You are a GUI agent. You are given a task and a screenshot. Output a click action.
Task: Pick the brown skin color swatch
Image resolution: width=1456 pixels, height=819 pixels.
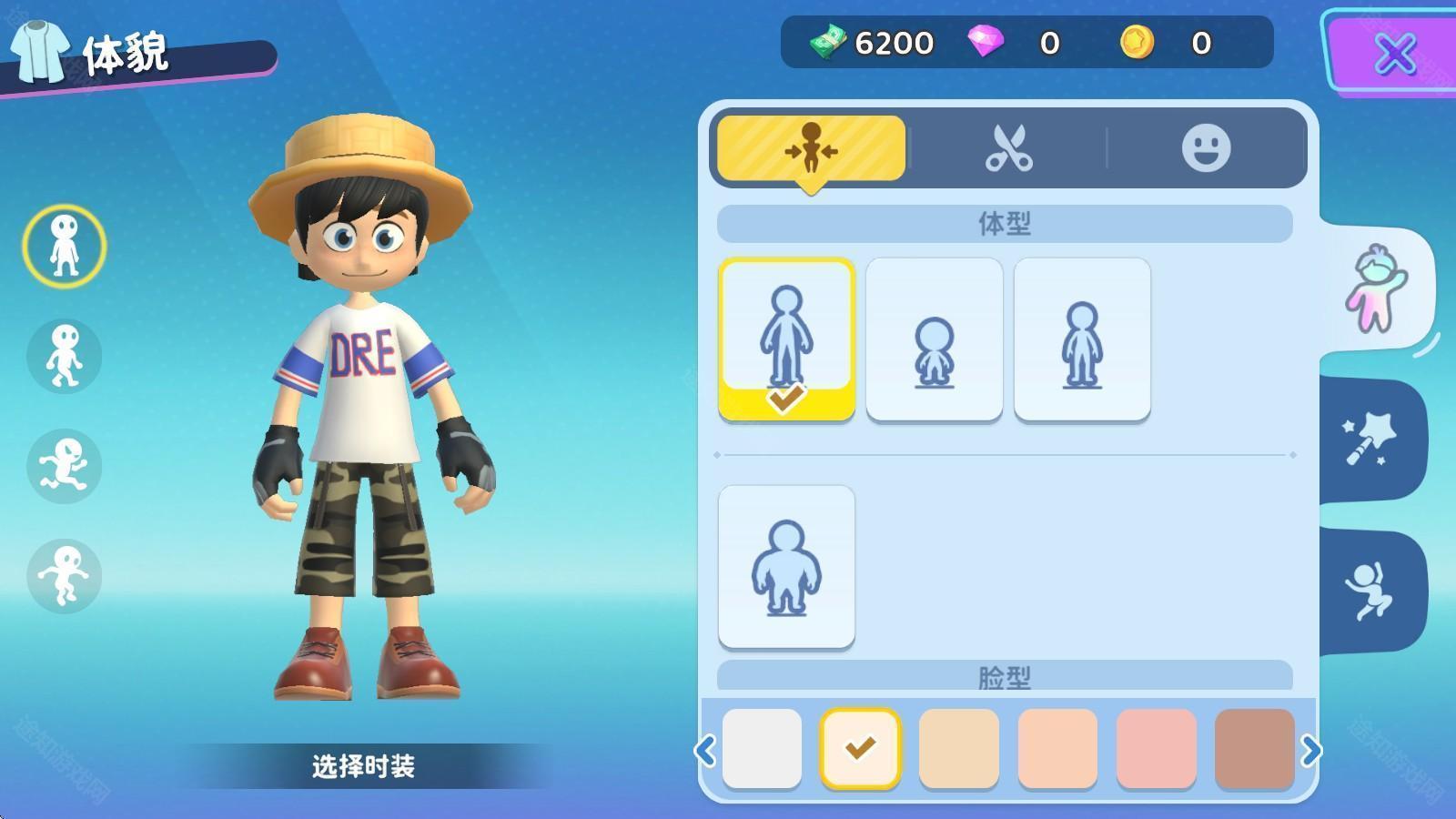coord(1254,748)
